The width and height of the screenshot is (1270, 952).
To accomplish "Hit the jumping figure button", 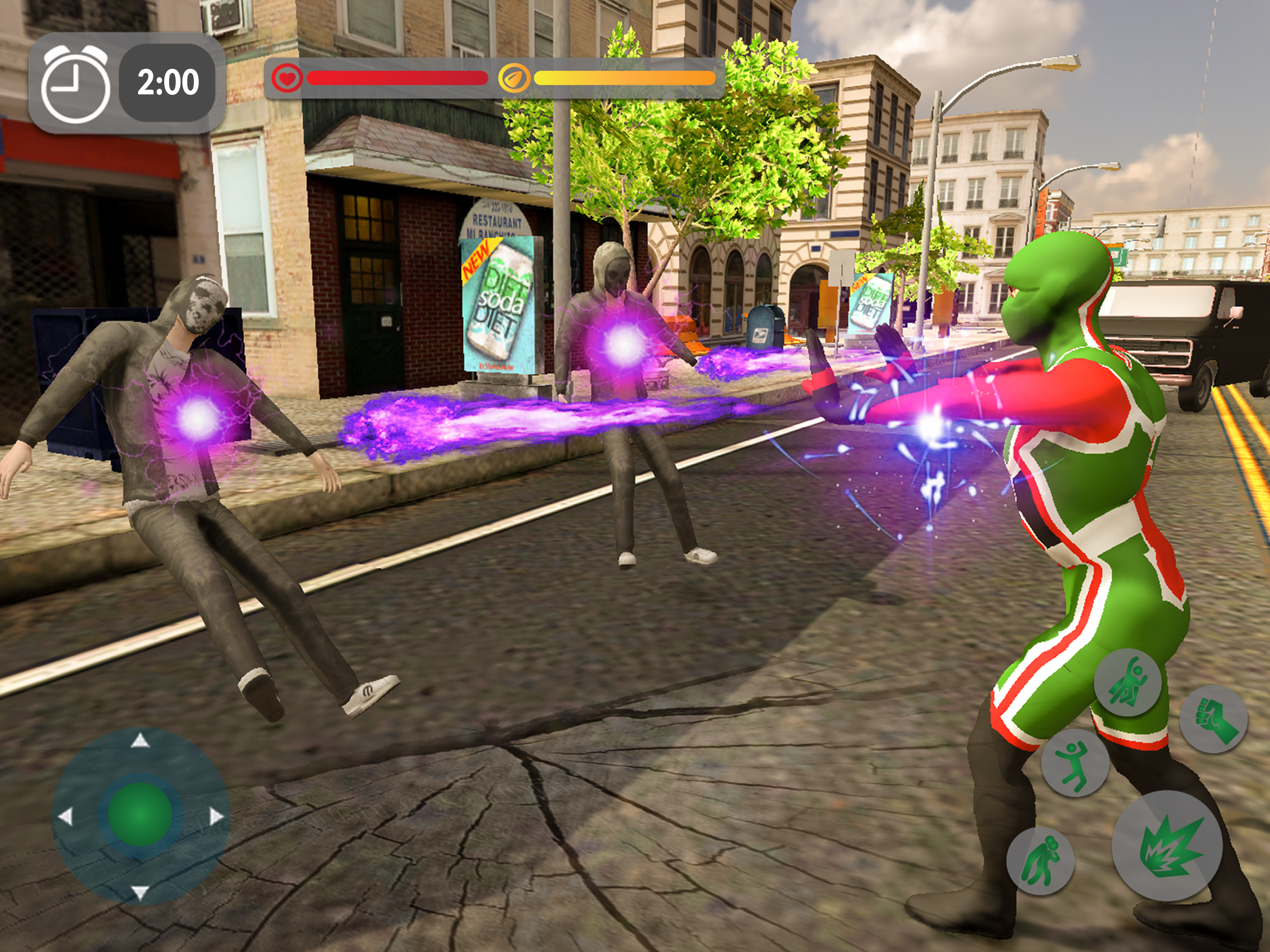I will click(x=1074, y=763).
